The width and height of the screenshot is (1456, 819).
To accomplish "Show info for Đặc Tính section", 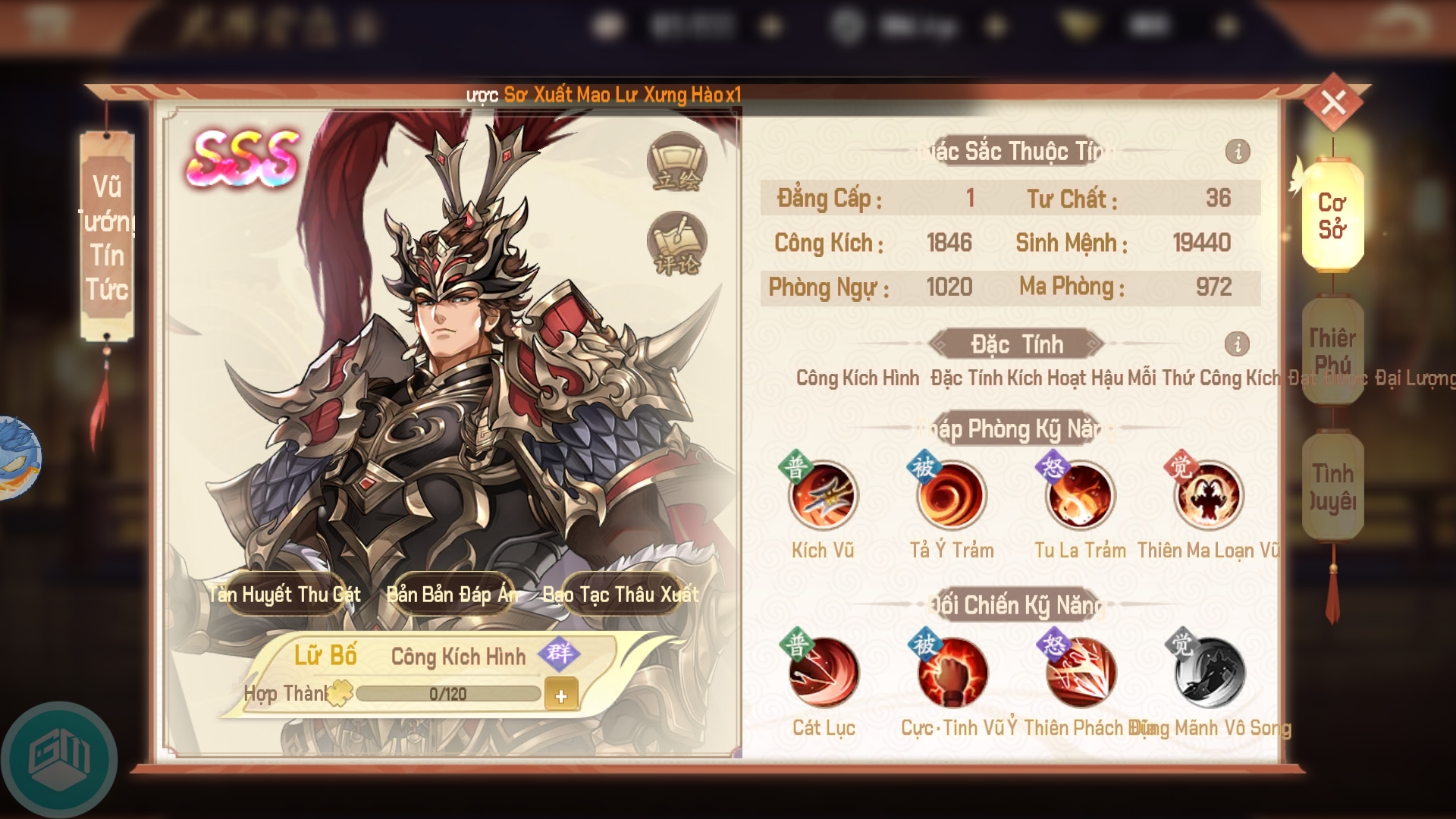I will 1237,344.
